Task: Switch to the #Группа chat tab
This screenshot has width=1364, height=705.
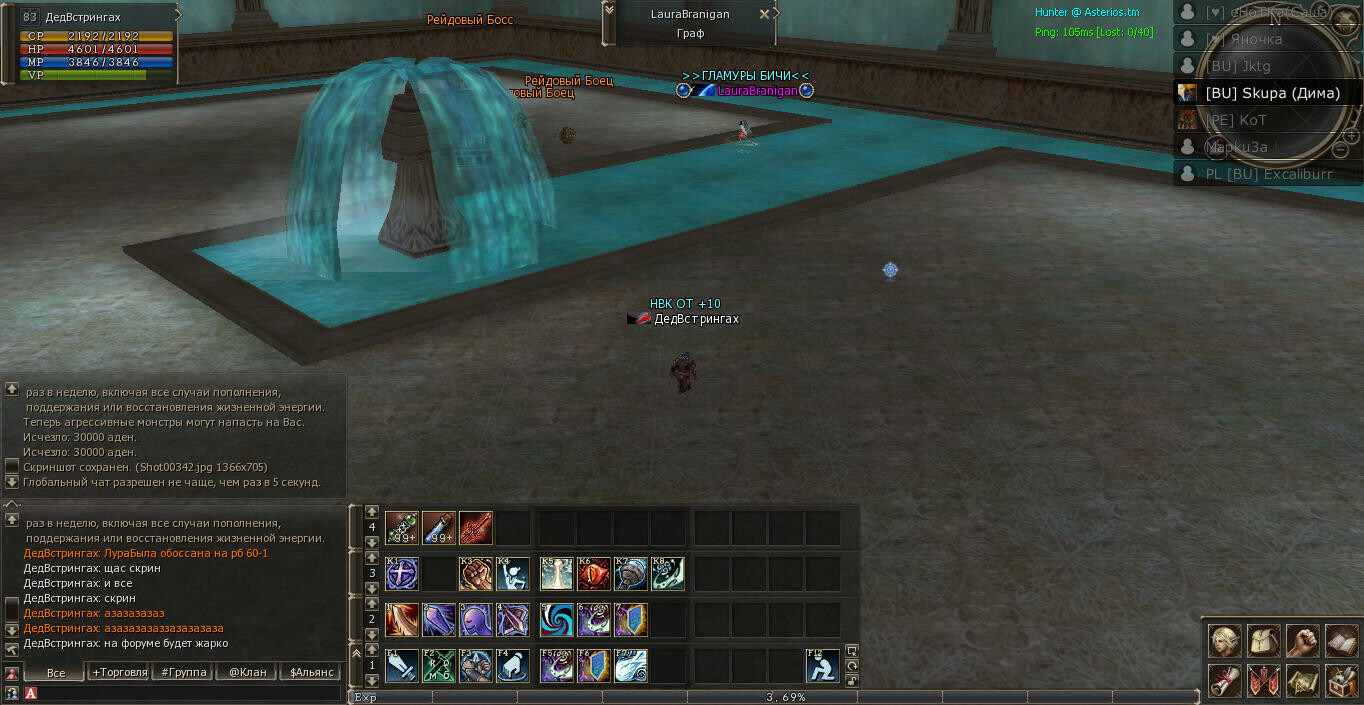Action: (x=184, y=672)
